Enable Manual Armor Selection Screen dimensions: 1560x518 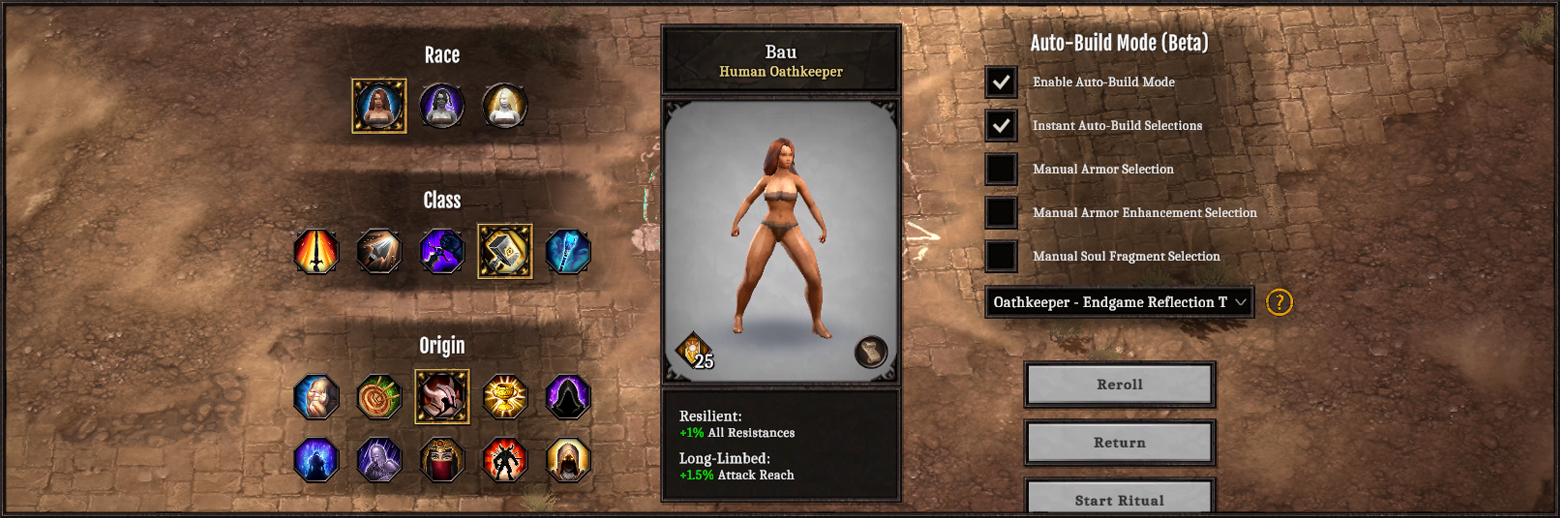tap(1001, 169)
